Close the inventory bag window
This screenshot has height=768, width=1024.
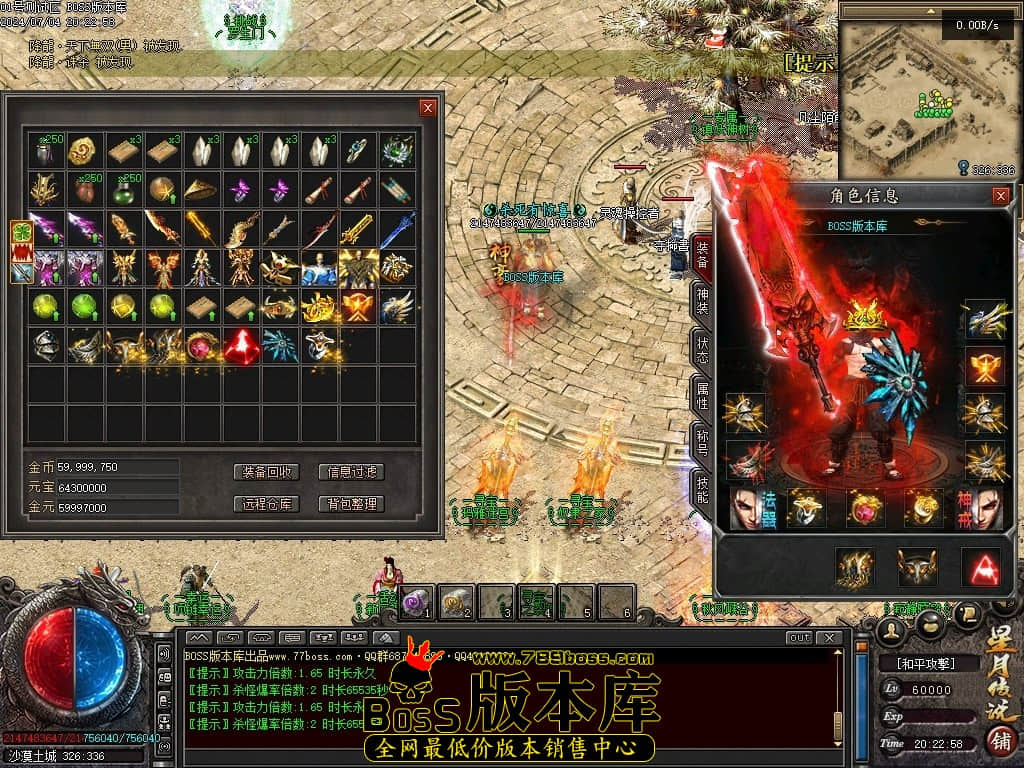point(428,108)
